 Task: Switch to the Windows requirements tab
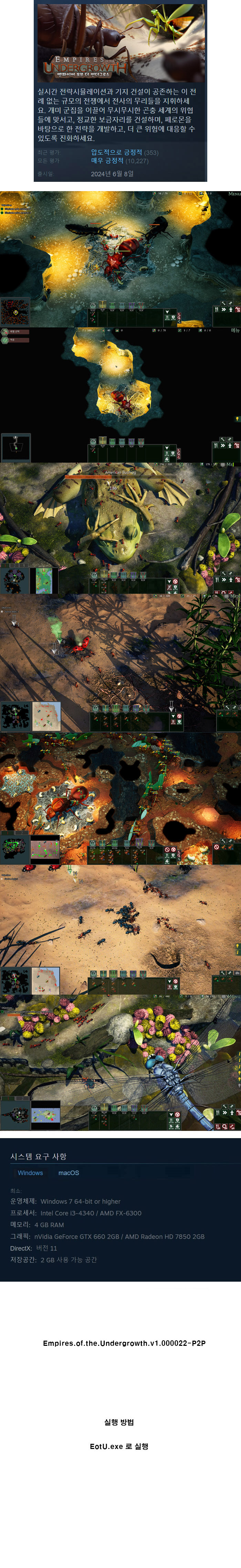(30, 1172)
